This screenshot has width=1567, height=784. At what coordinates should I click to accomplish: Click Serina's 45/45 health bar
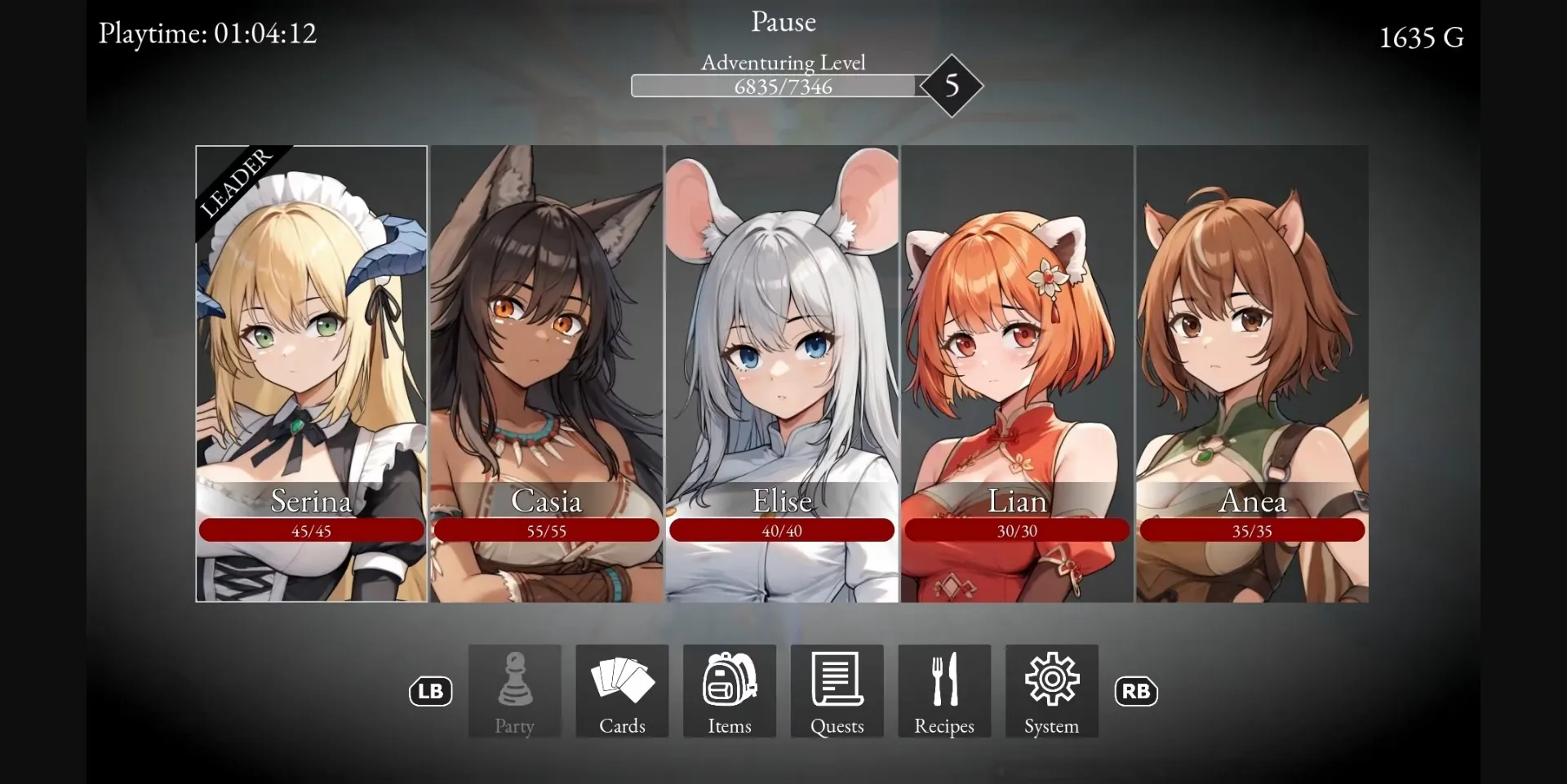click(x=310, y=530)
